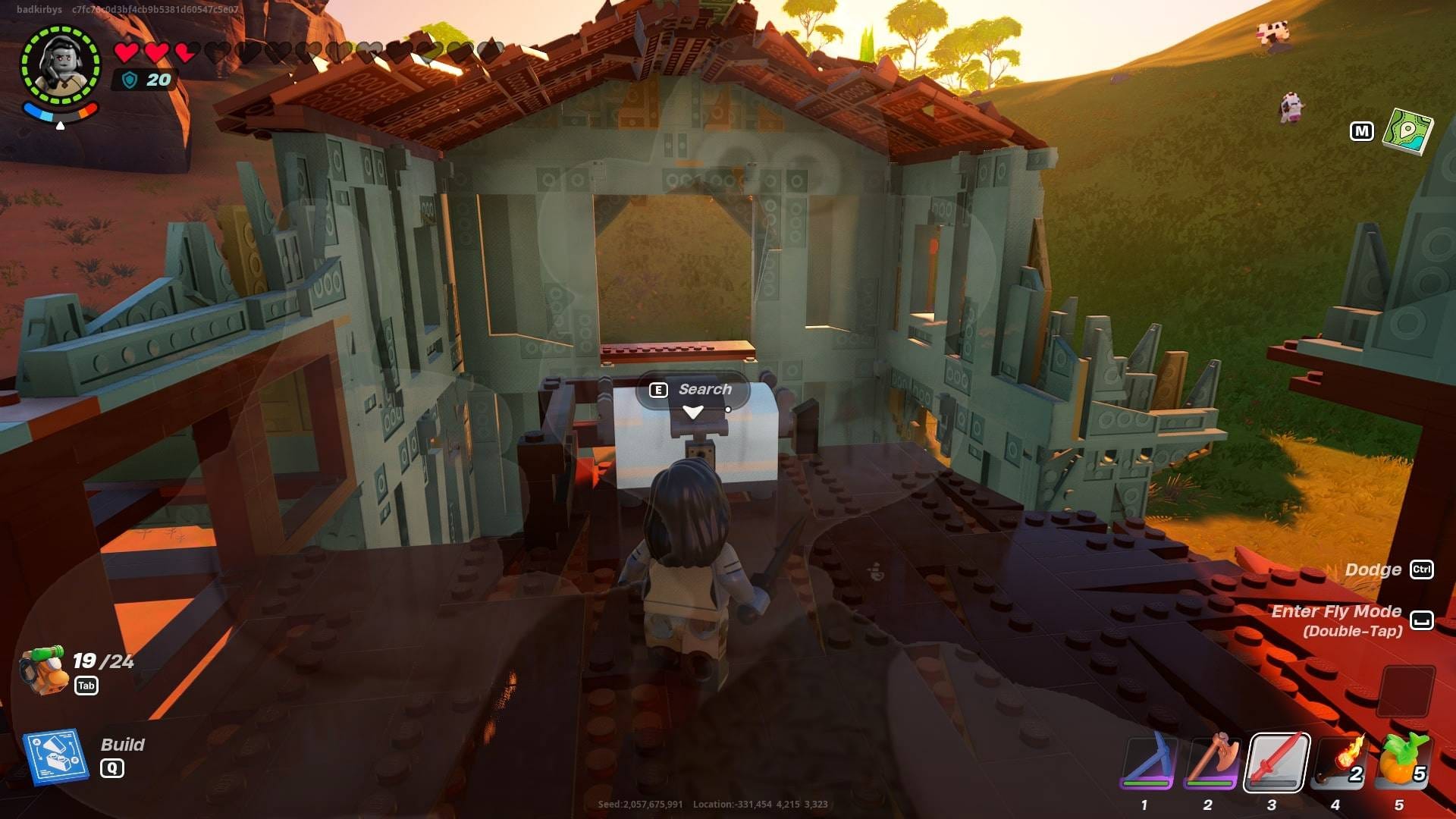Expand the search chest marker arrow

tap(692, 410)
